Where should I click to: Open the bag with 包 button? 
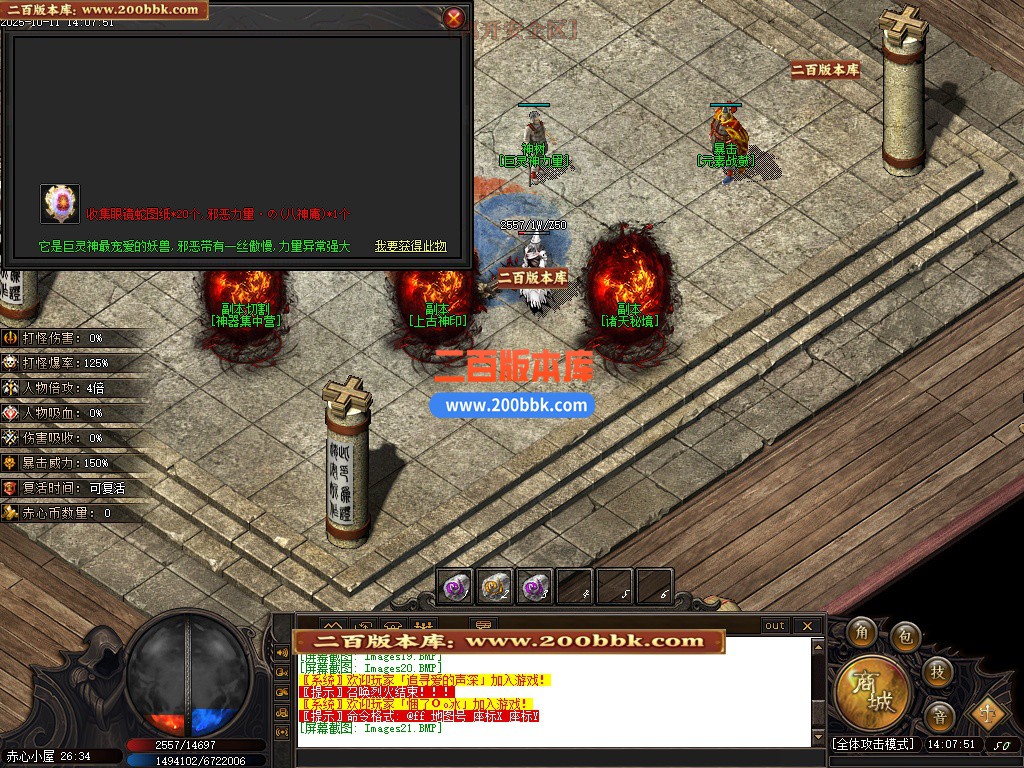(x=905, y=634)
